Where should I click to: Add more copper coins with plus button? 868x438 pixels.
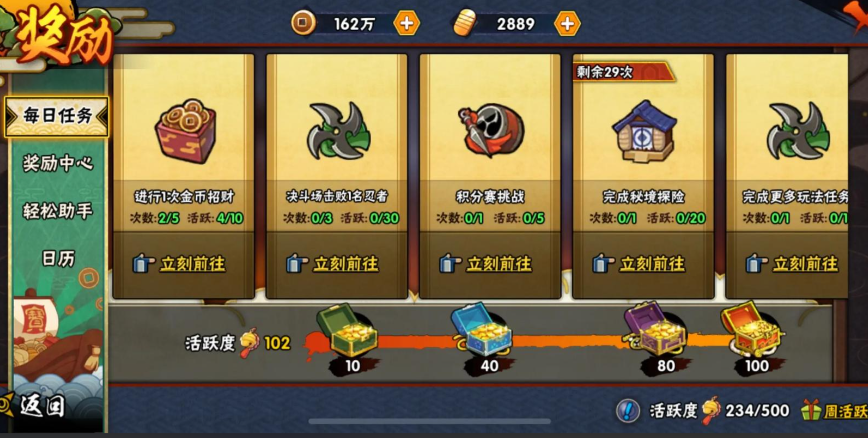406,23
